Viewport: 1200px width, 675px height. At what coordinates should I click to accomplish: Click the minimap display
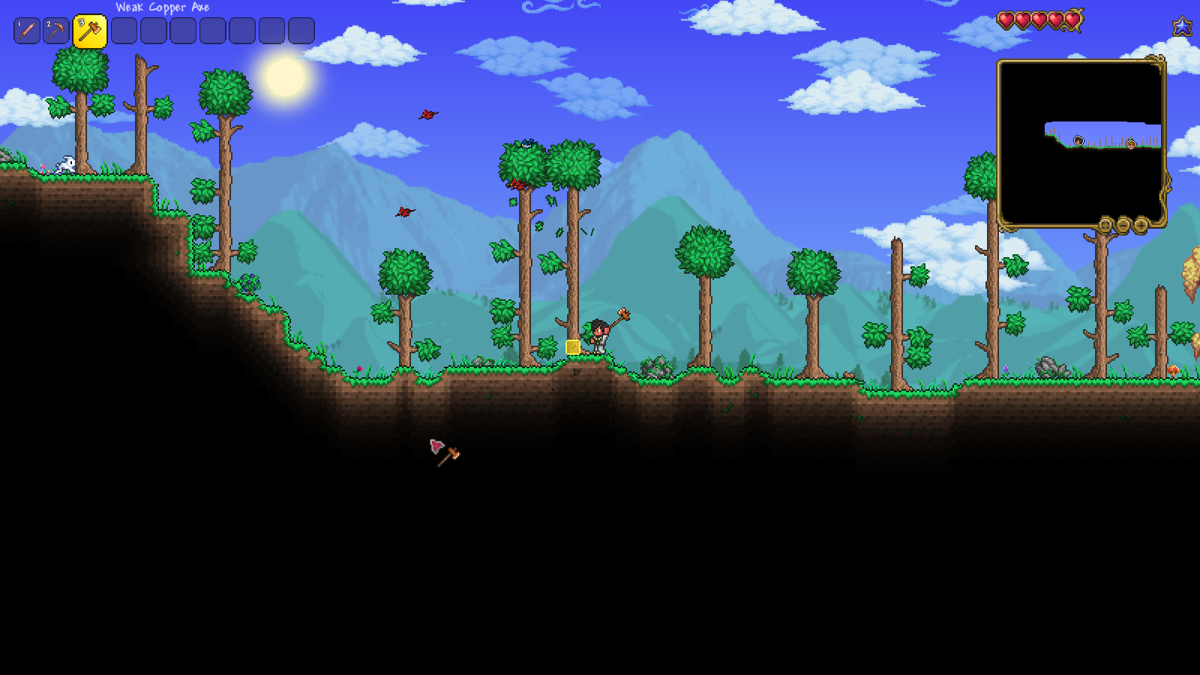tap(1080, 140)
